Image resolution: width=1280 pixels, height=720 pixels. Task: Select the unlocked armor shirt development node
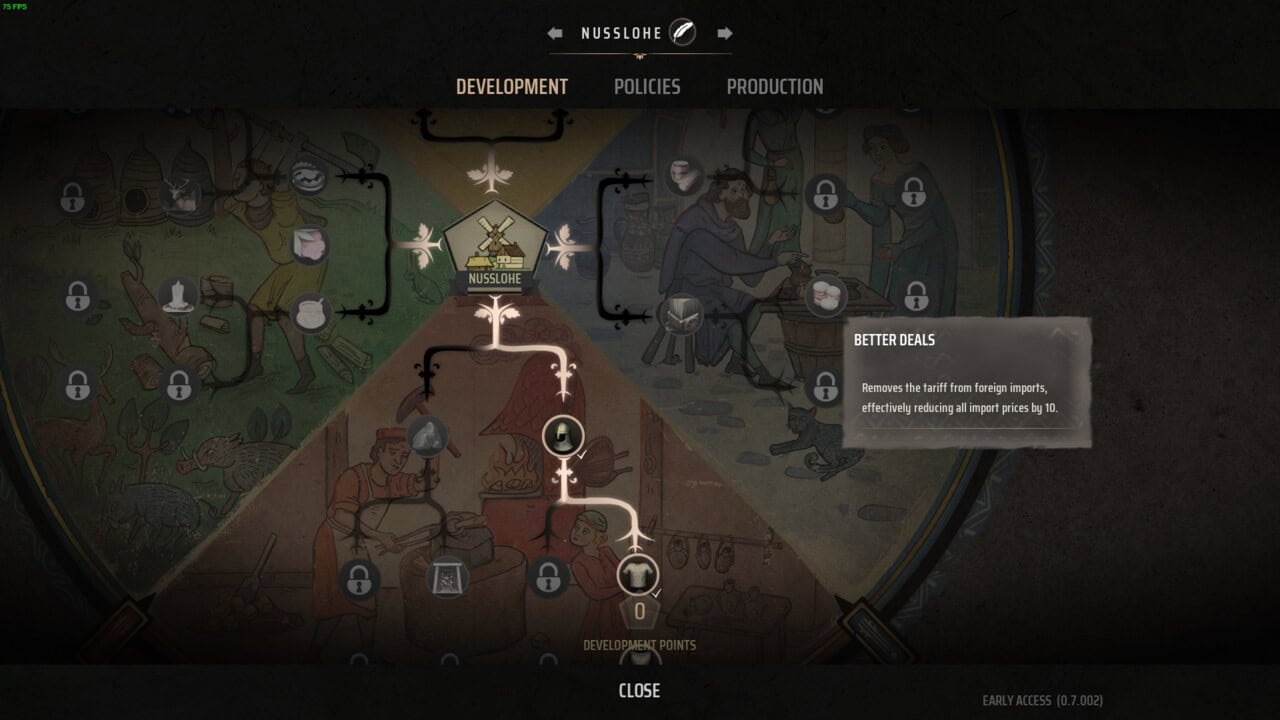[x=637, y=575]
